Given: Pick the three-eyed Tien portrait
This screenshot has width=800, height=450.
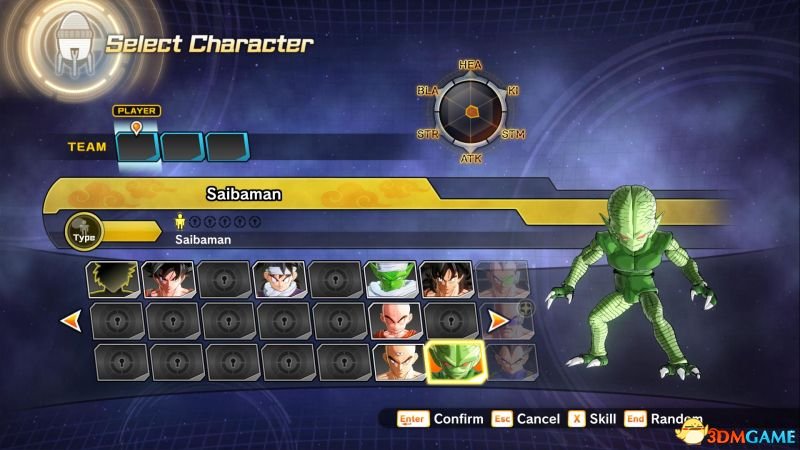Looking at the screenshot, I should coord(398,361).
